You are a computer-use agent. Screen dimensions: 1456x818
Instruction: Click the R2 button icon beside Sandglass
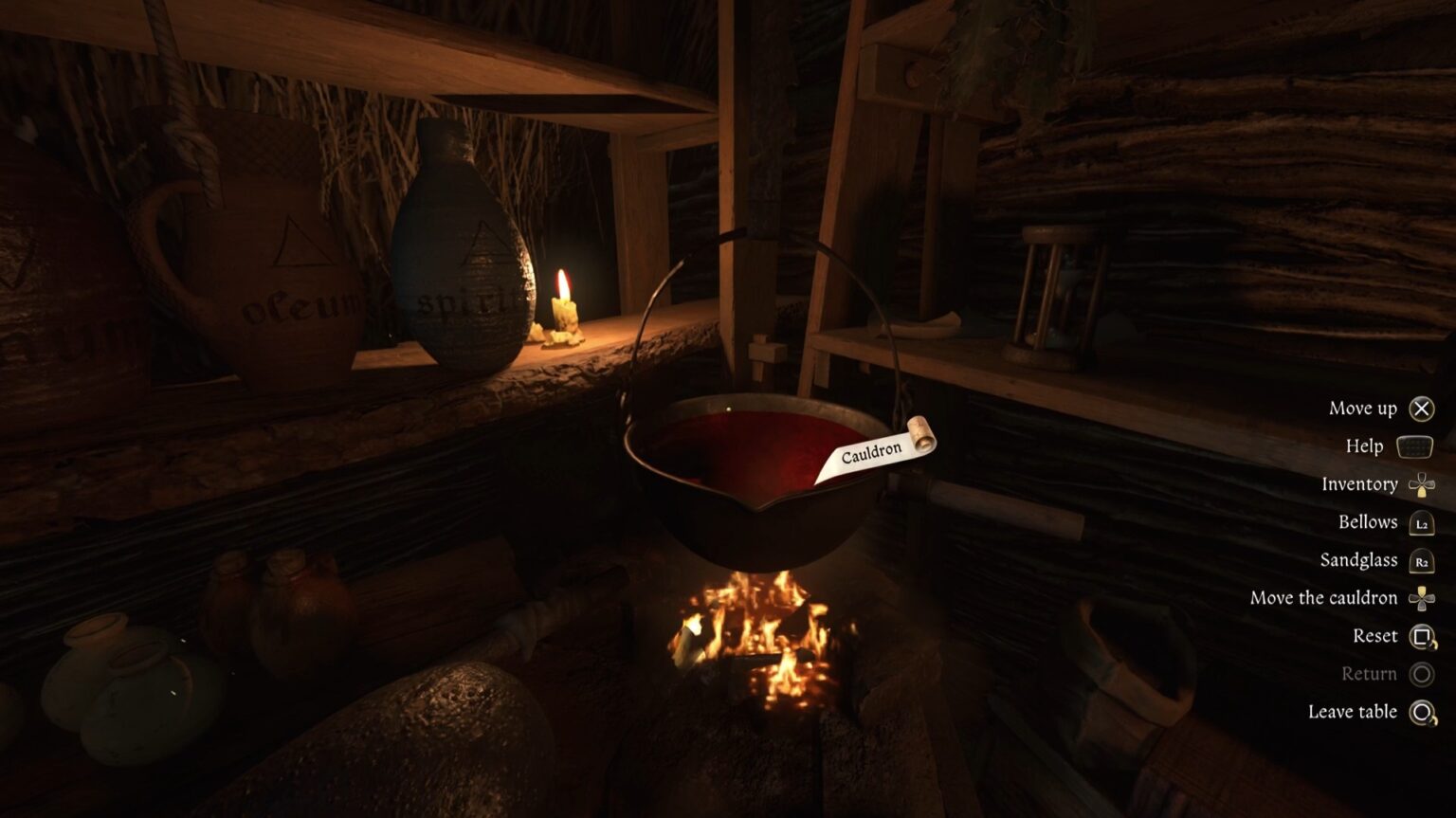coord(1422,559)
